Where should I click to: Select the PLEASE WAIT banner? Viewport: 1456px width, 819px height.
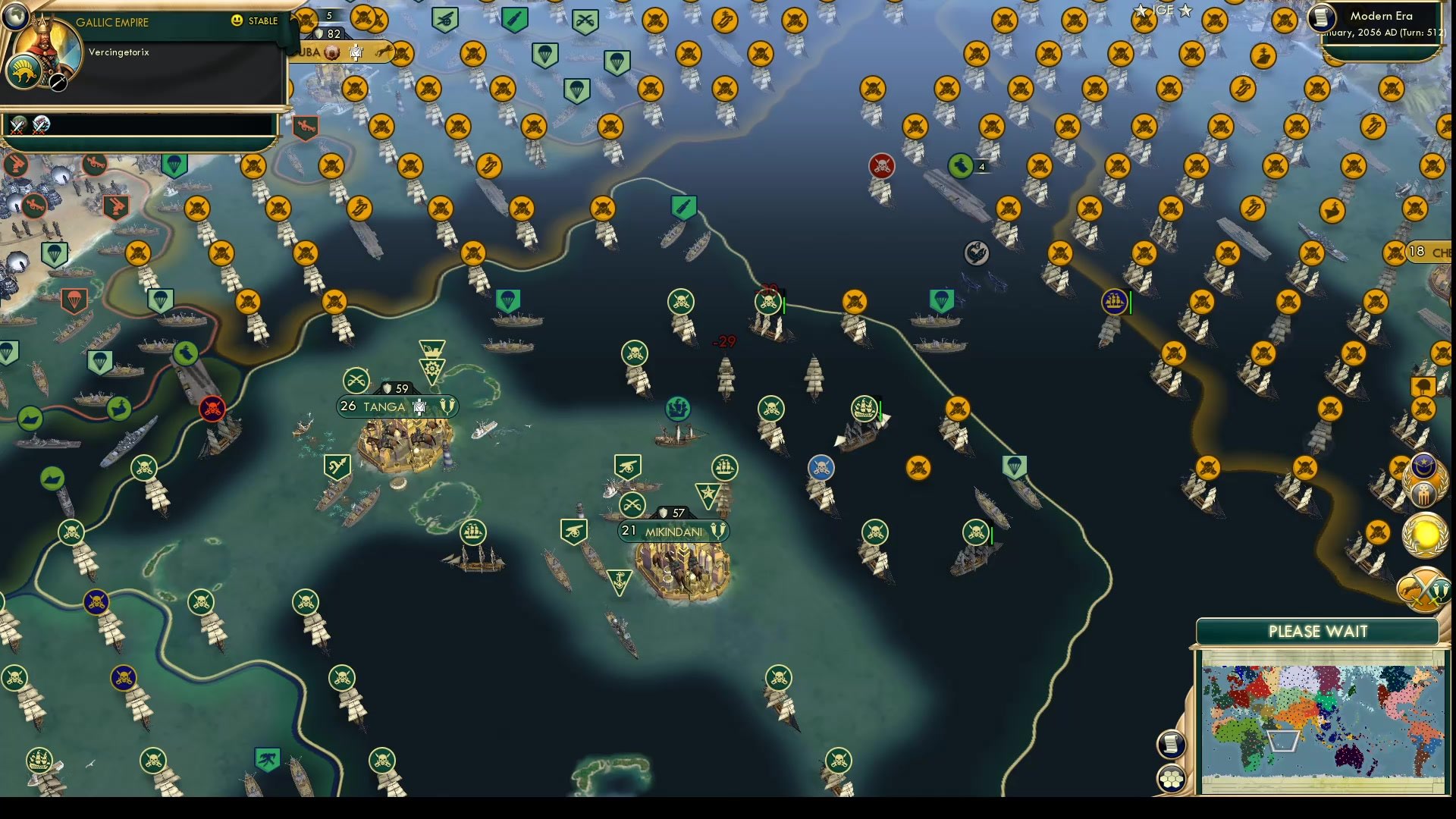(1317, 631)
